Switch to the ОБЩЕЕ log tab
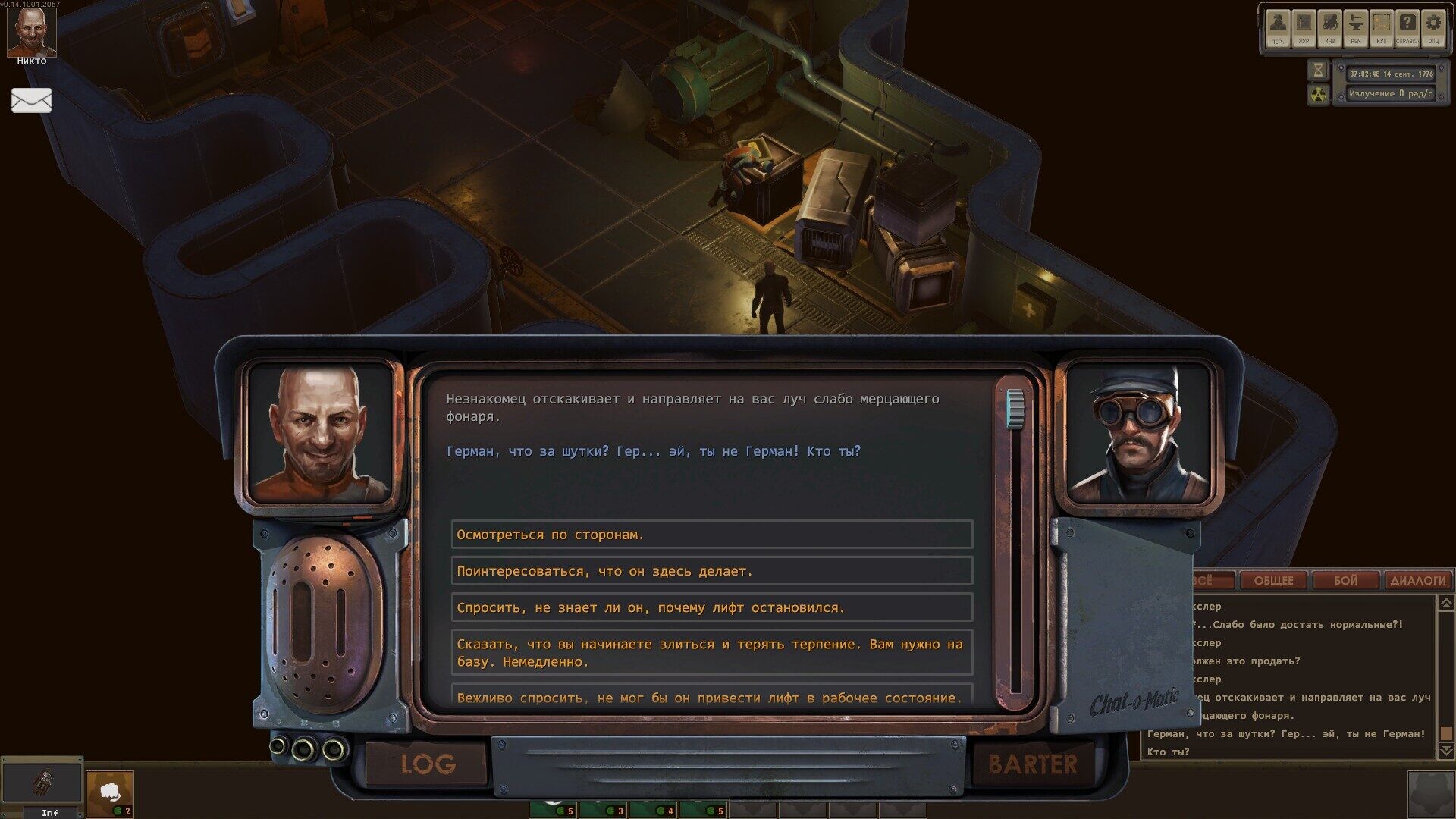Screen dimensions: 1456x819 click(1273, 581)
